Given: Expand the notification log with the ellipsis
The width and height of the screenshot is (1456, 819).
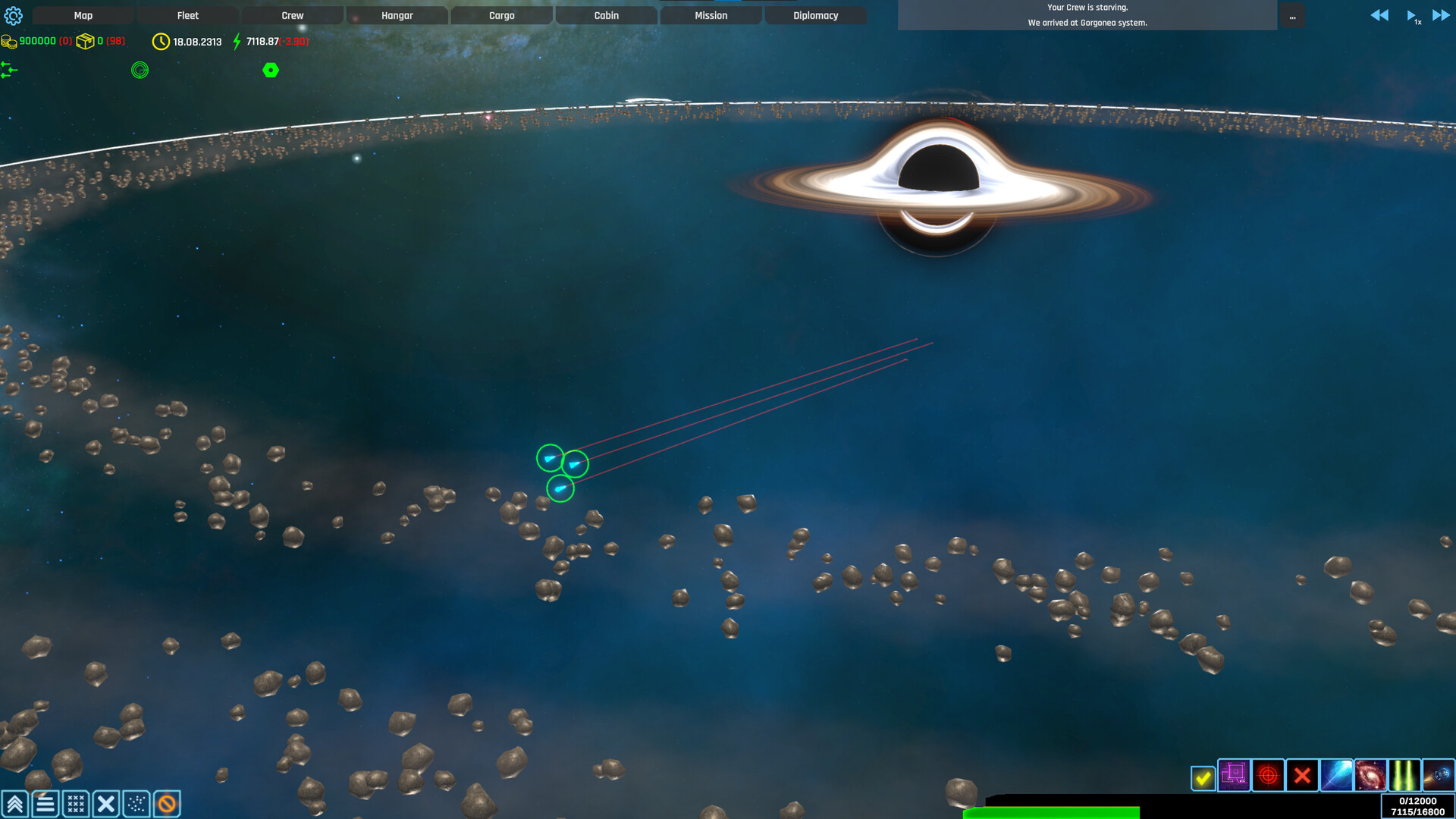Looking at the screenshot, I should (1292, 17).
